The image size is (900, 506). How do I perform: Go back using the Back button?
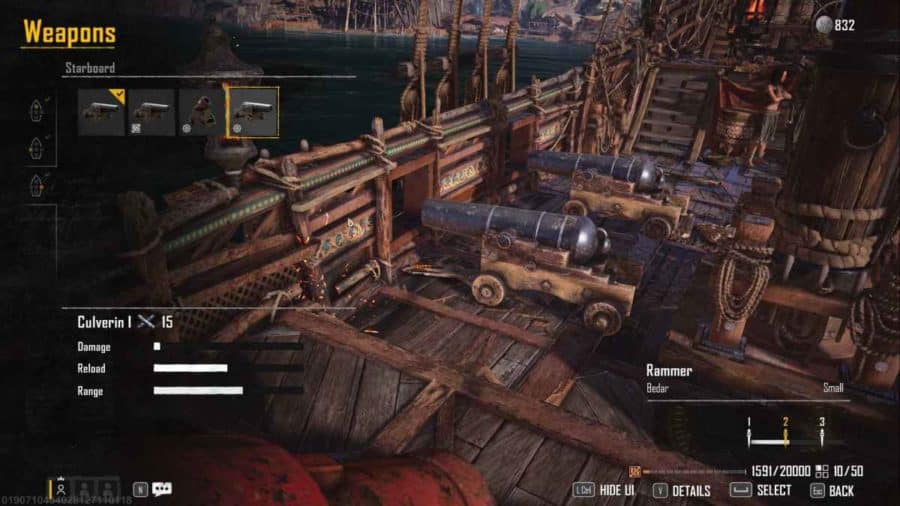(832, 491)
